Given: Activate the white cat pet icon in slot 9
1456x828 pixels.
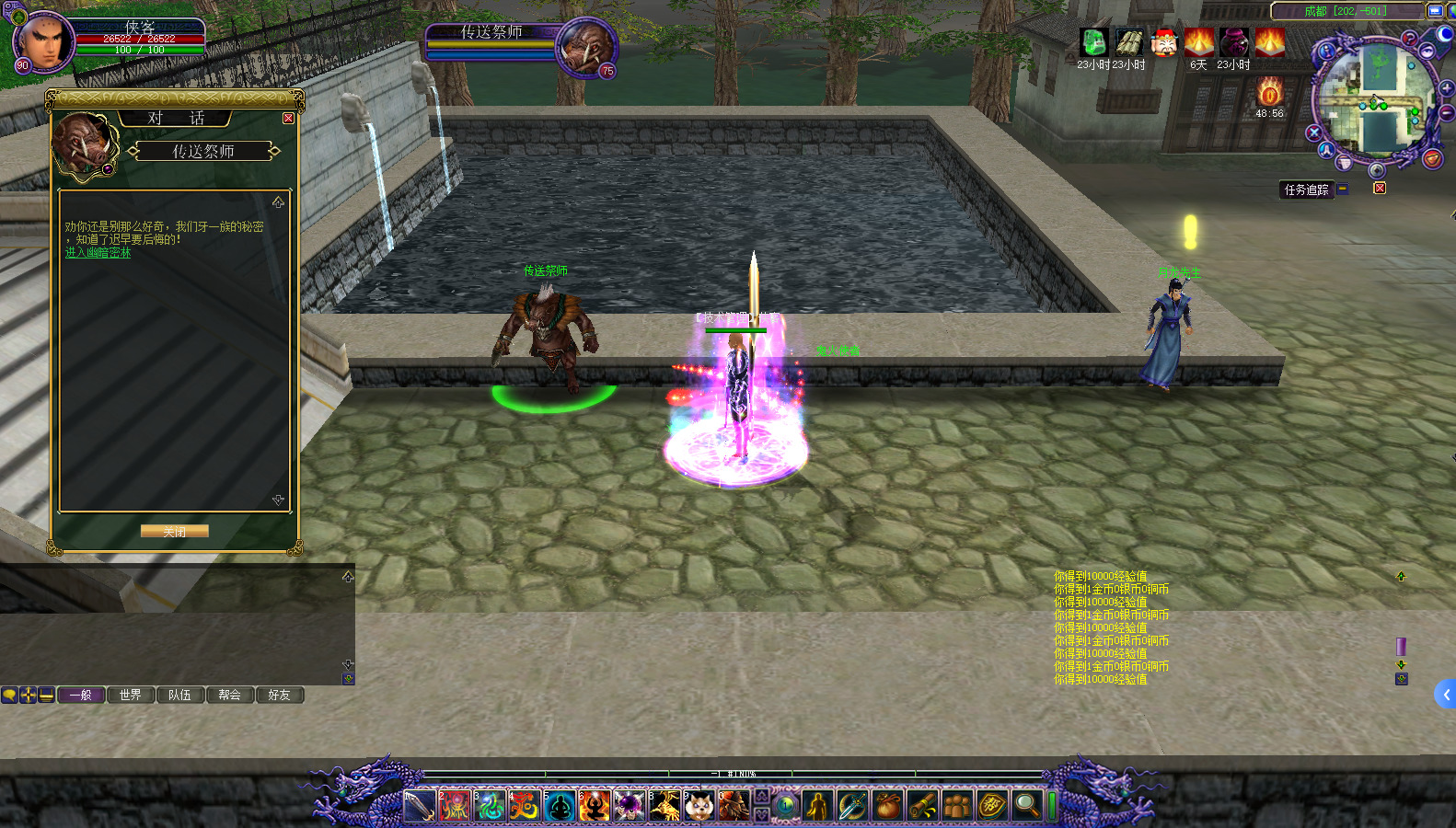Looking at the screenshot, I should pos(699,806).
